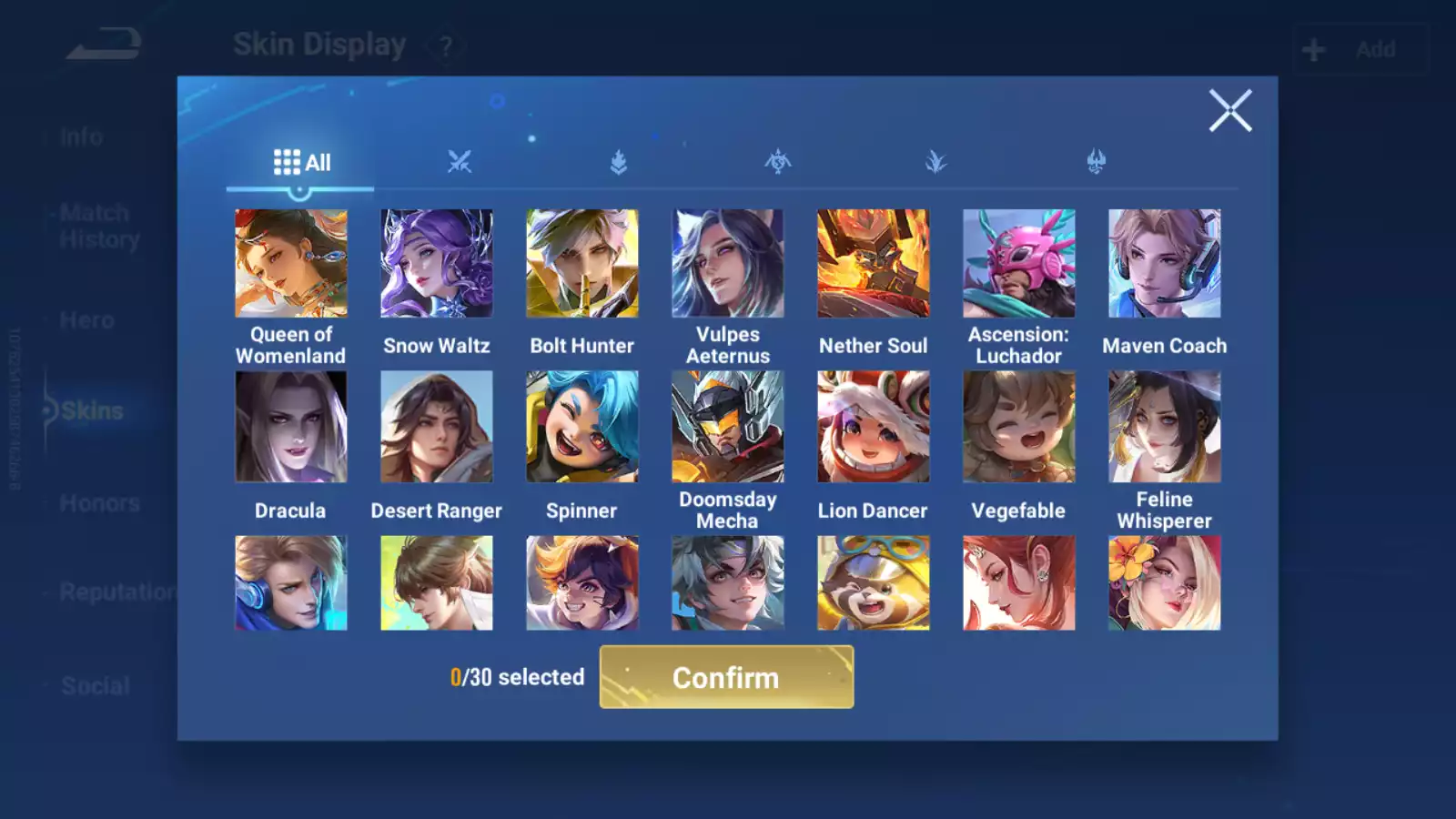Select the Spinner skin
Viewport: 1456px width, 819px height.
(x=582, y=427)
